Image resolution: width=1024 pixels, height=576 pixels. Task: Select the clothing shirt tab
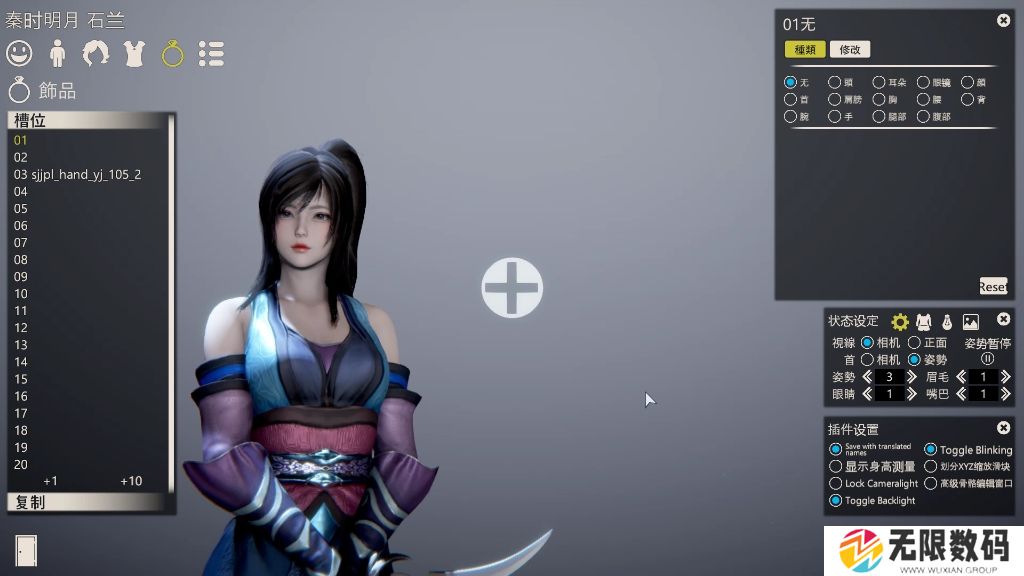[x=134, y=53]
